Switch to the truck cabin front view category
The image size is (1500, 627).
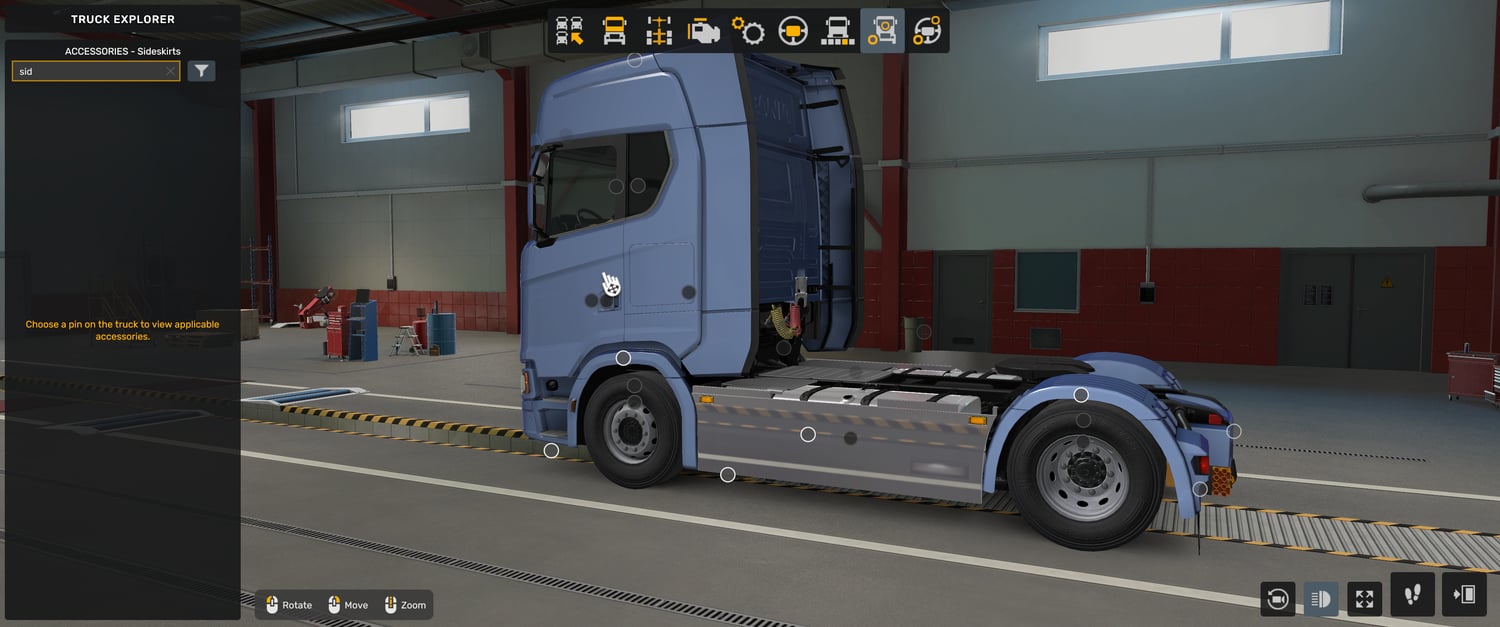pyautogui.click(x=614, y=31)
